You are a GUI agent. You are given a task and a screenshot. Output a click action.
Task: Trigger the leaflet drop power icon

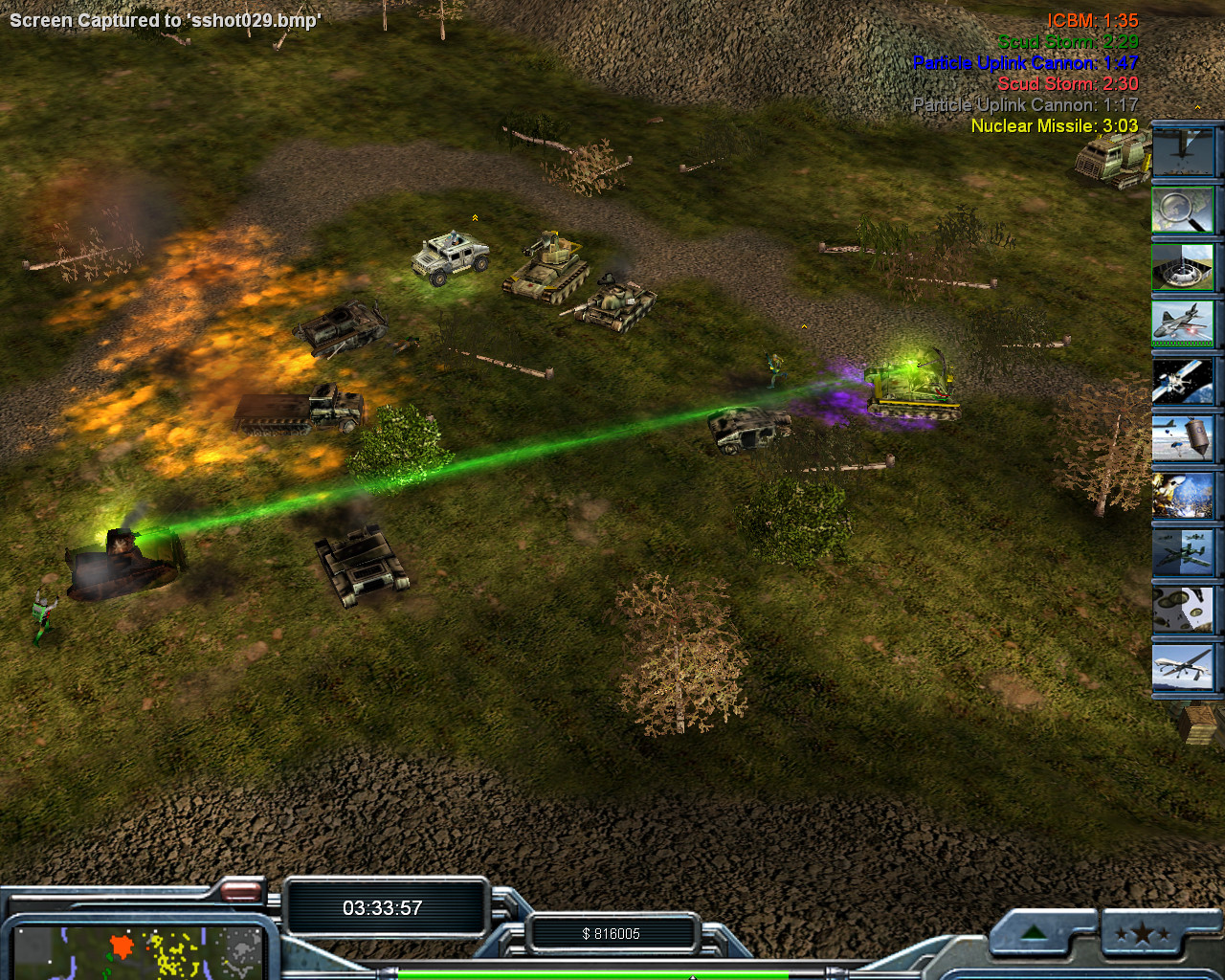coord(1183,495)
